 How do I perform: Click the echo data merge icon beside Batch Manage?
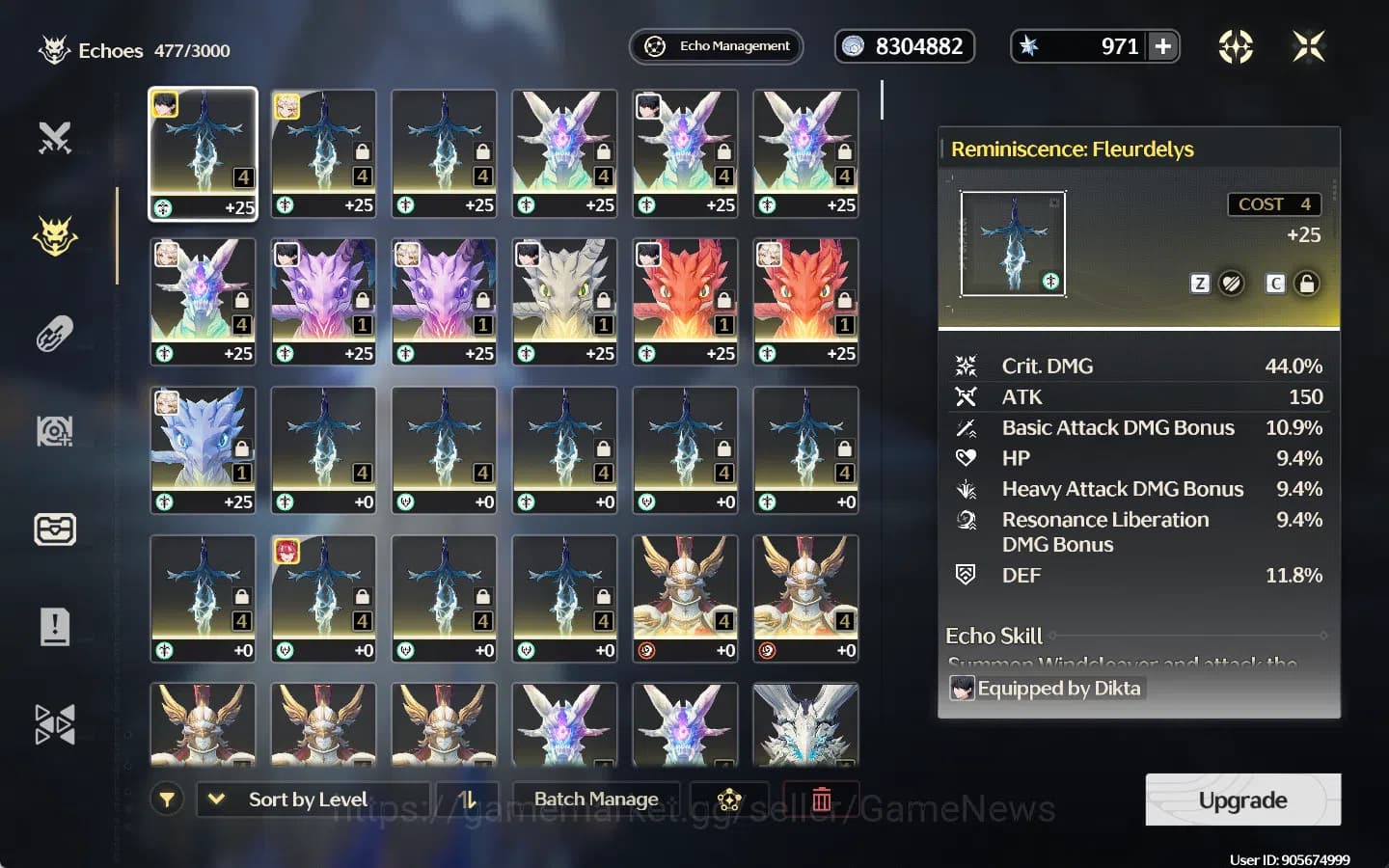pos(728,799)
